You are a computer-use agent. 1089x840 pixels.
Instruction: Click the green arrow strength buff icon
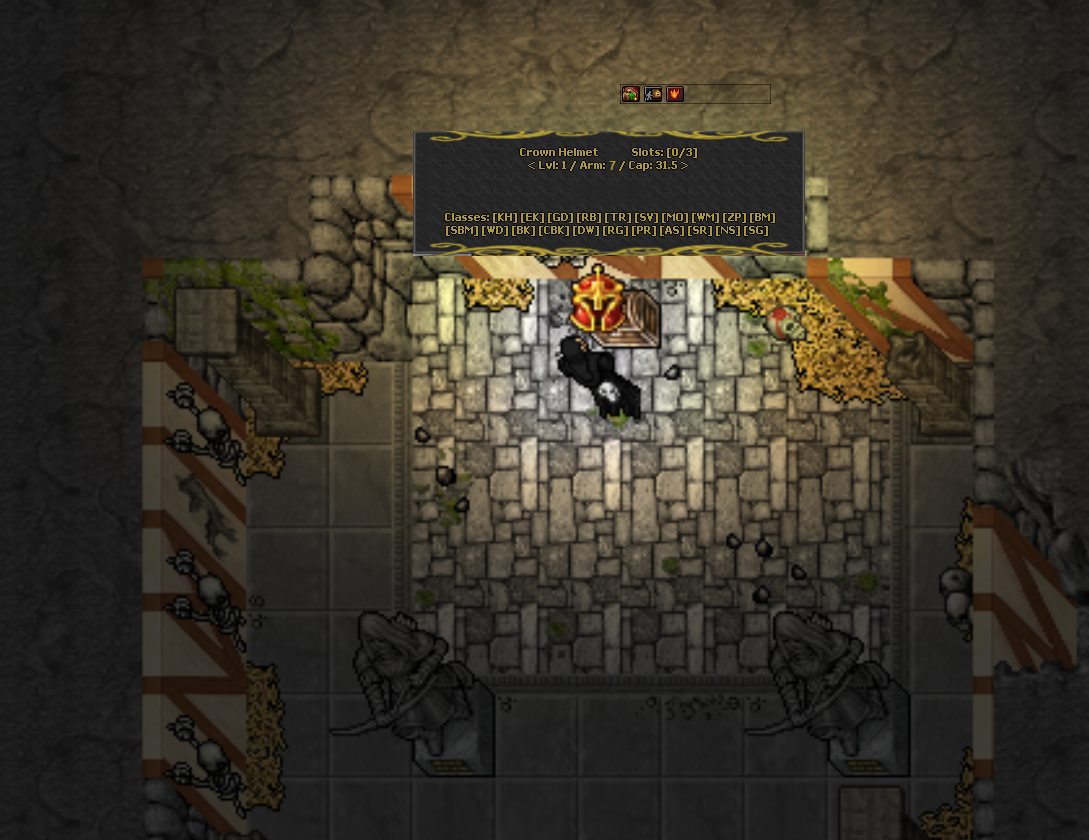tap(631, 94)
